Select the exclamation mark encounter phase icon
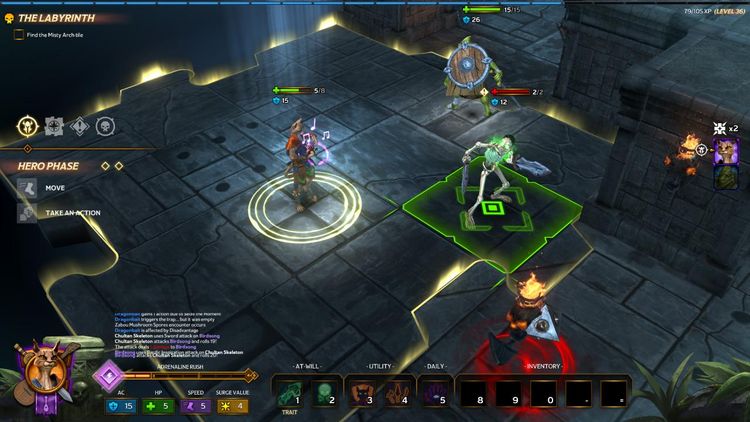750x422 pixels. click(x=80, y=126)
